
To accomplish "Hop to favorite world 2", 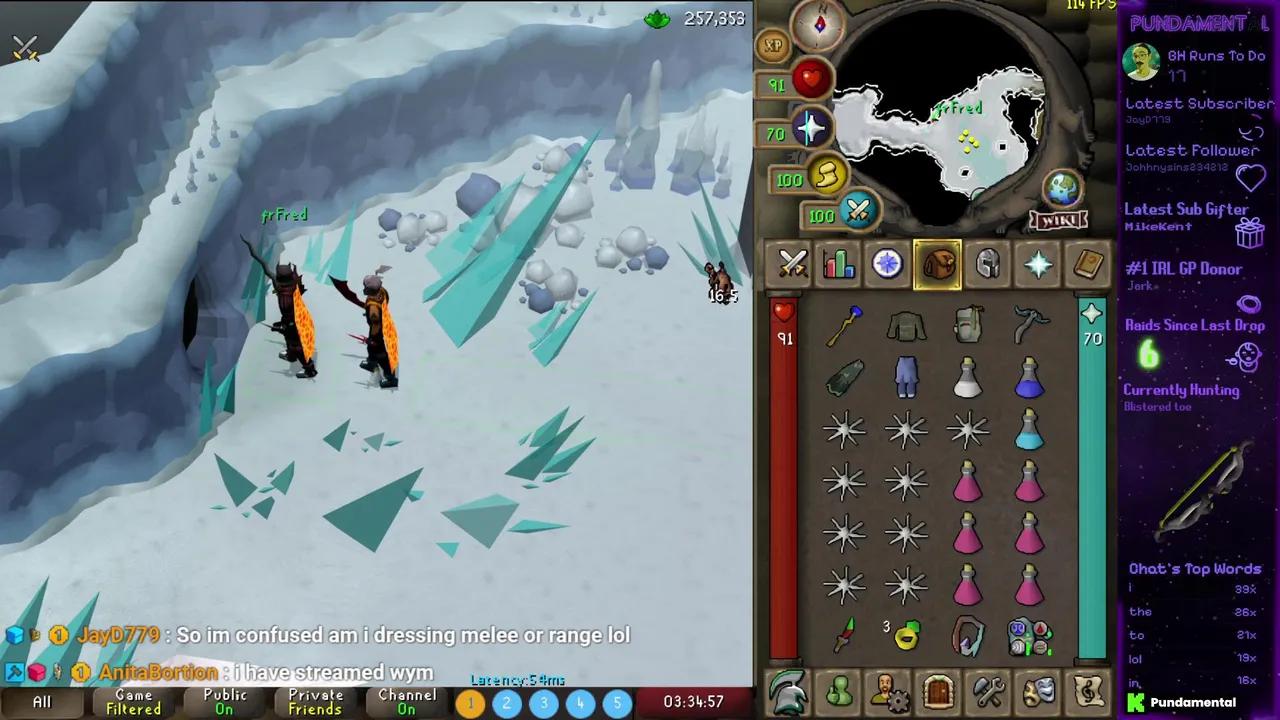I will [506, 703].
